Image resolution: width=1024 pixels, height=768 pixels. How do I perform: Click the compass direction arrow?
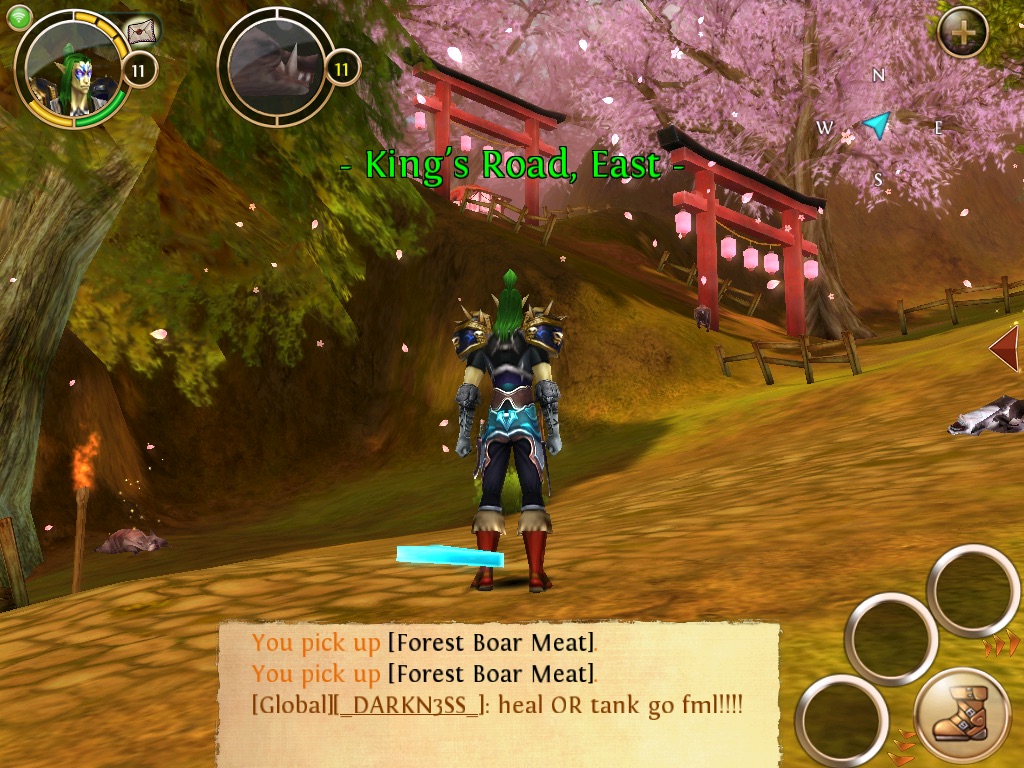click(877, 124)
